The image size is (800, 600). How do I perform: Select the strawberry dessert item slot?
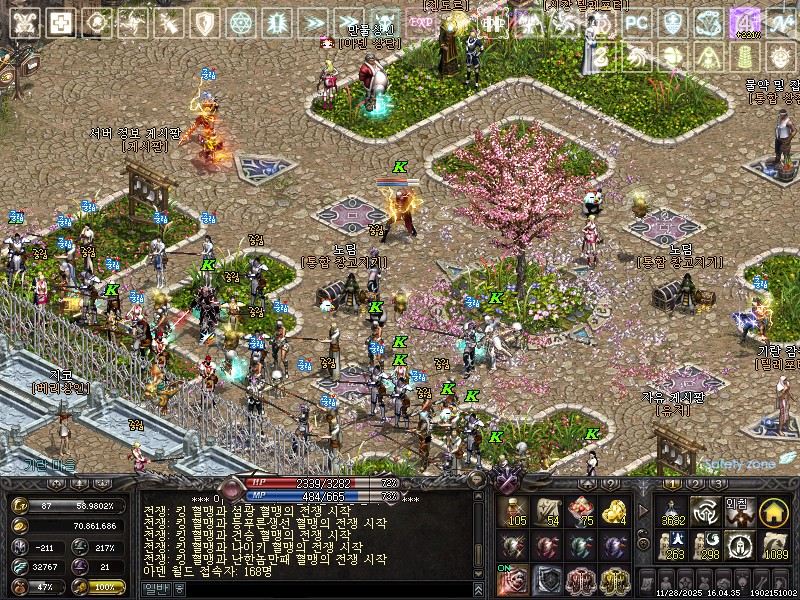pyautogui.click(x=581, y=511)
